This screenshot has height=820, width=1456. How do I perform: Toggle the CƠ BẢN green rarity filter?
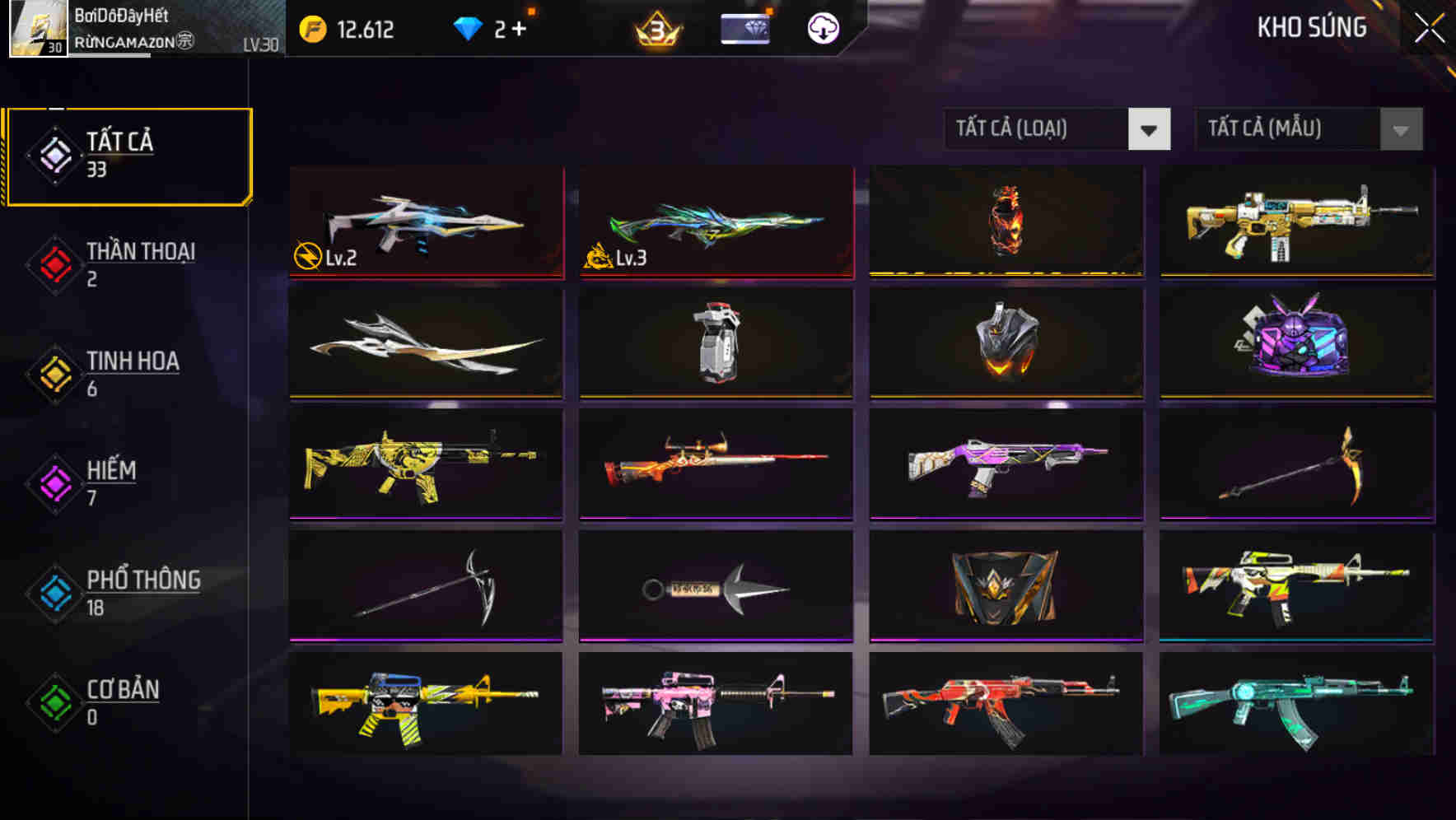pos(54,703)
